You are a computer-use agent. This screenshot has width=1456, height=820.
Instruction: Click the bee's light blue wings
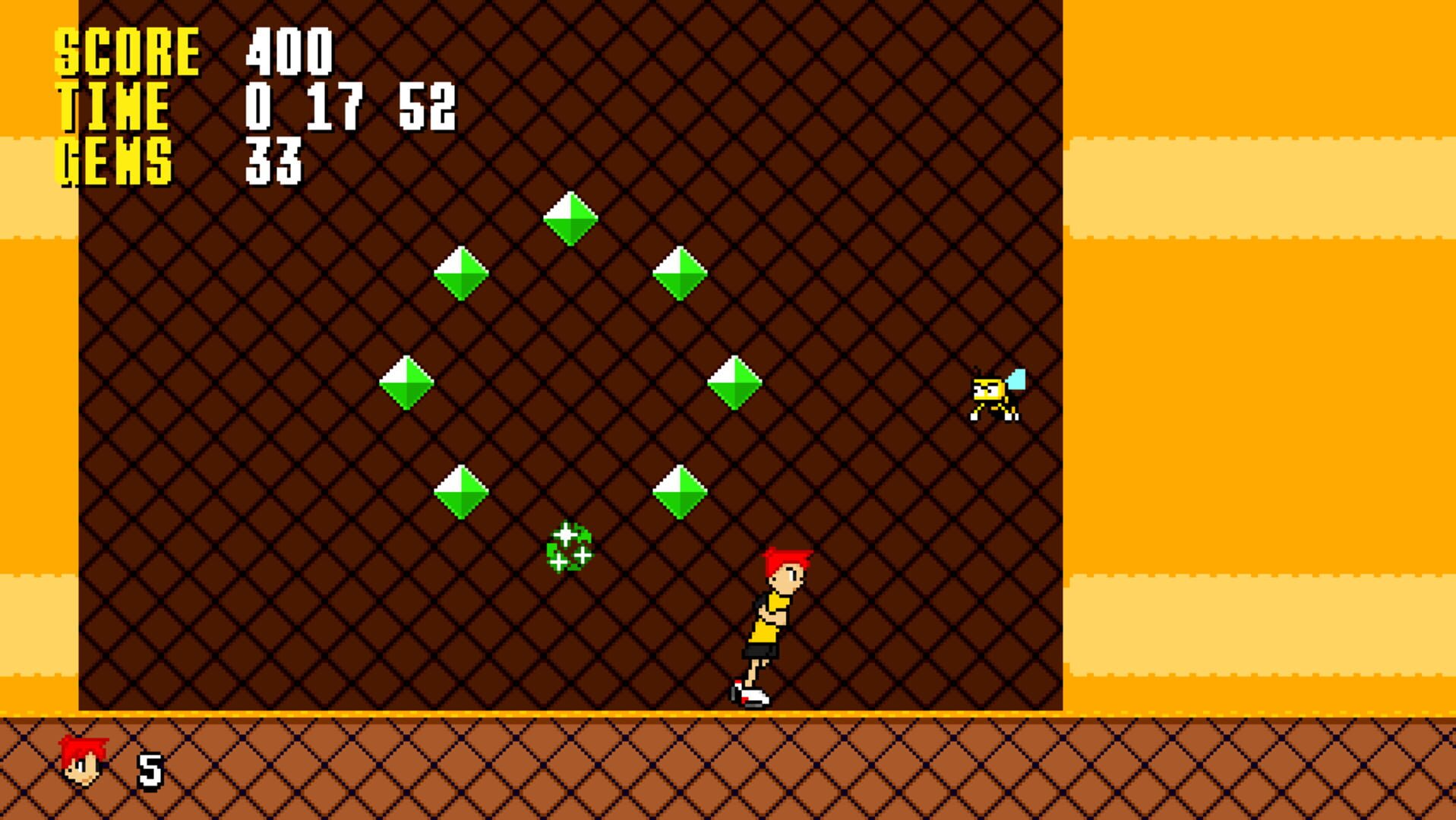click(x=1016, y=378)
